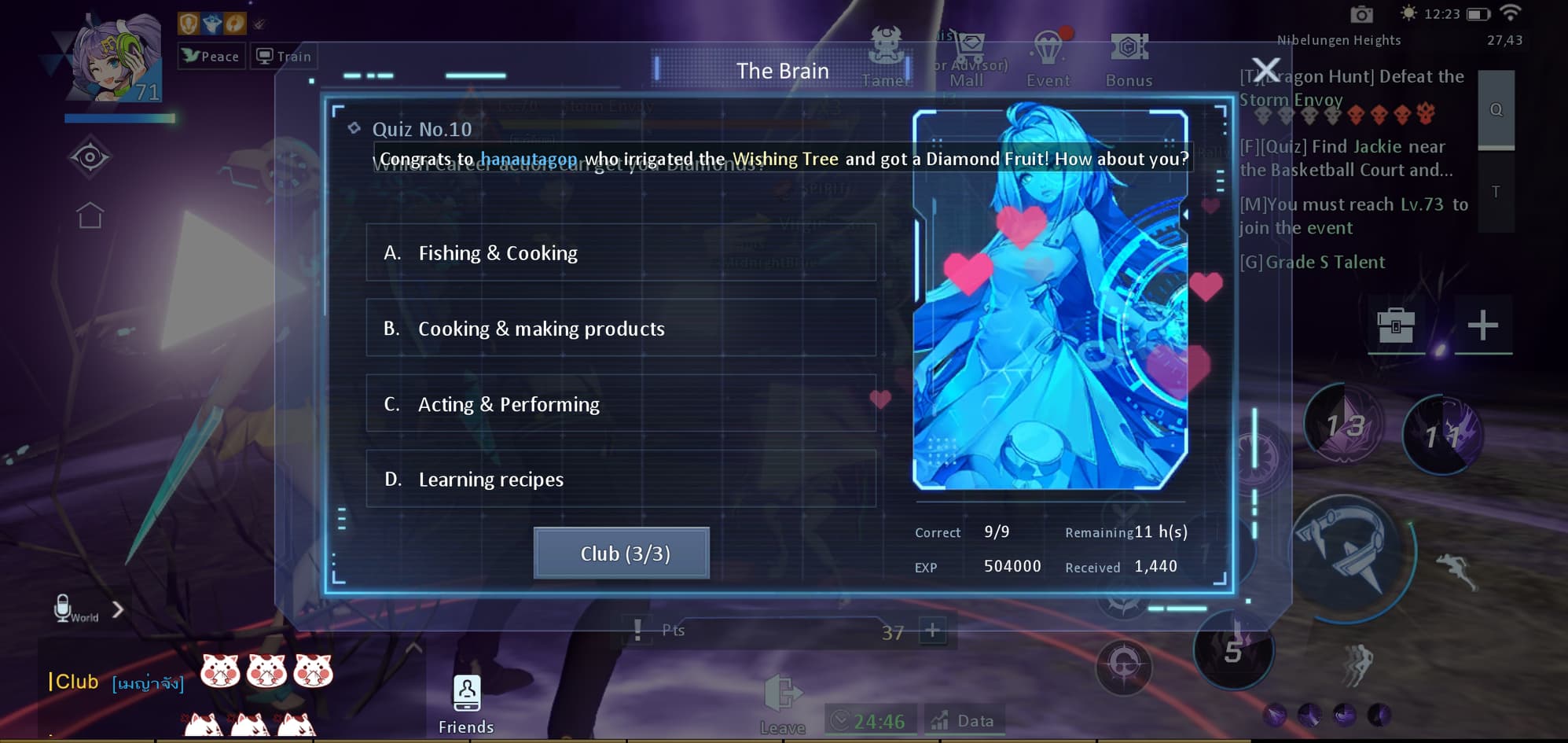The image size is (1568, 743).
Task: Choose answer A Fishing & Cooking
Action: click(620, 252)
